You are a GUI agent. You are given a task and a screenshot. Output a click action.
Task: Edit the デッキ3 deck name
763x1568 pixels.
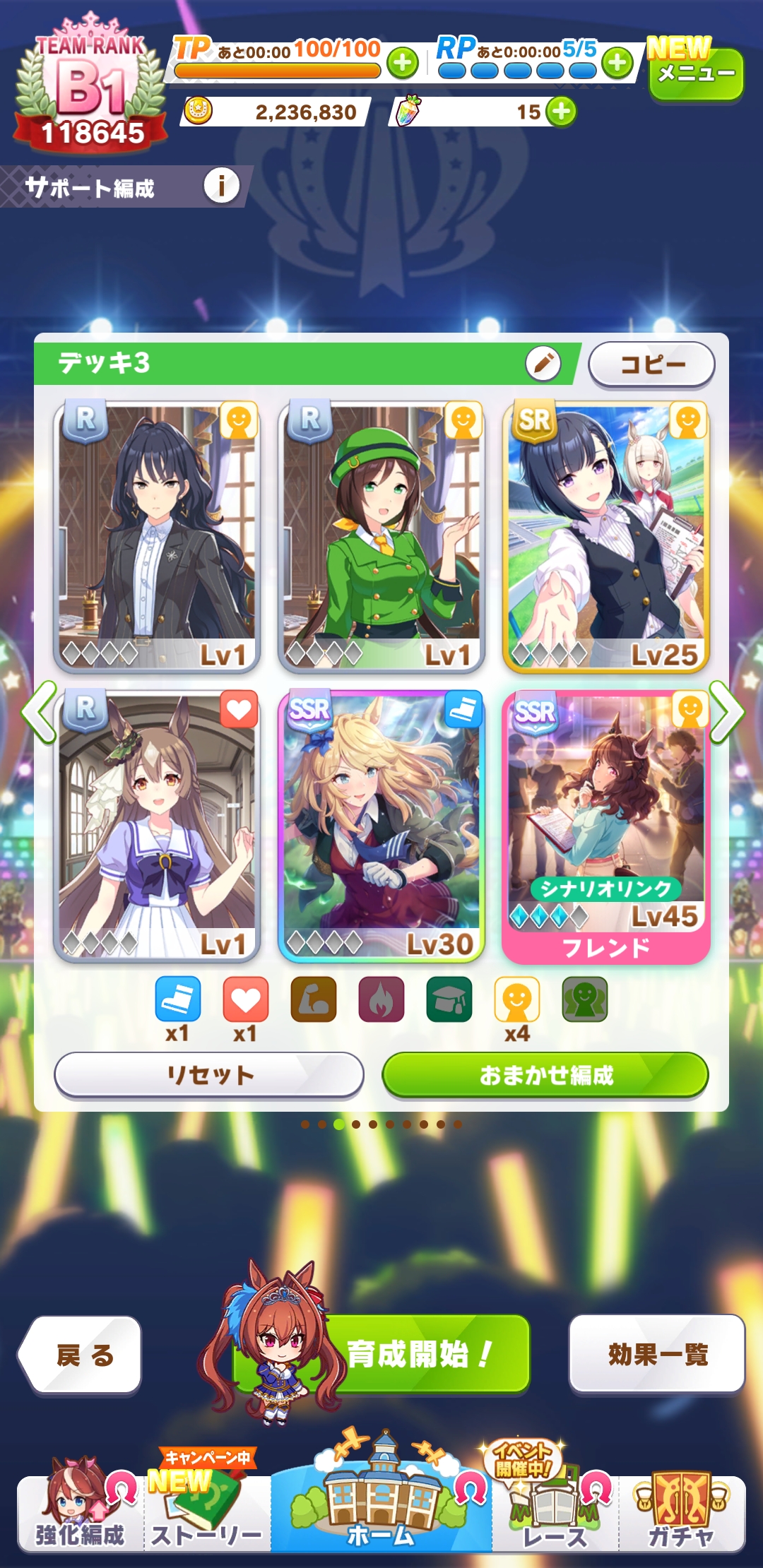click(x=543, y=364)
